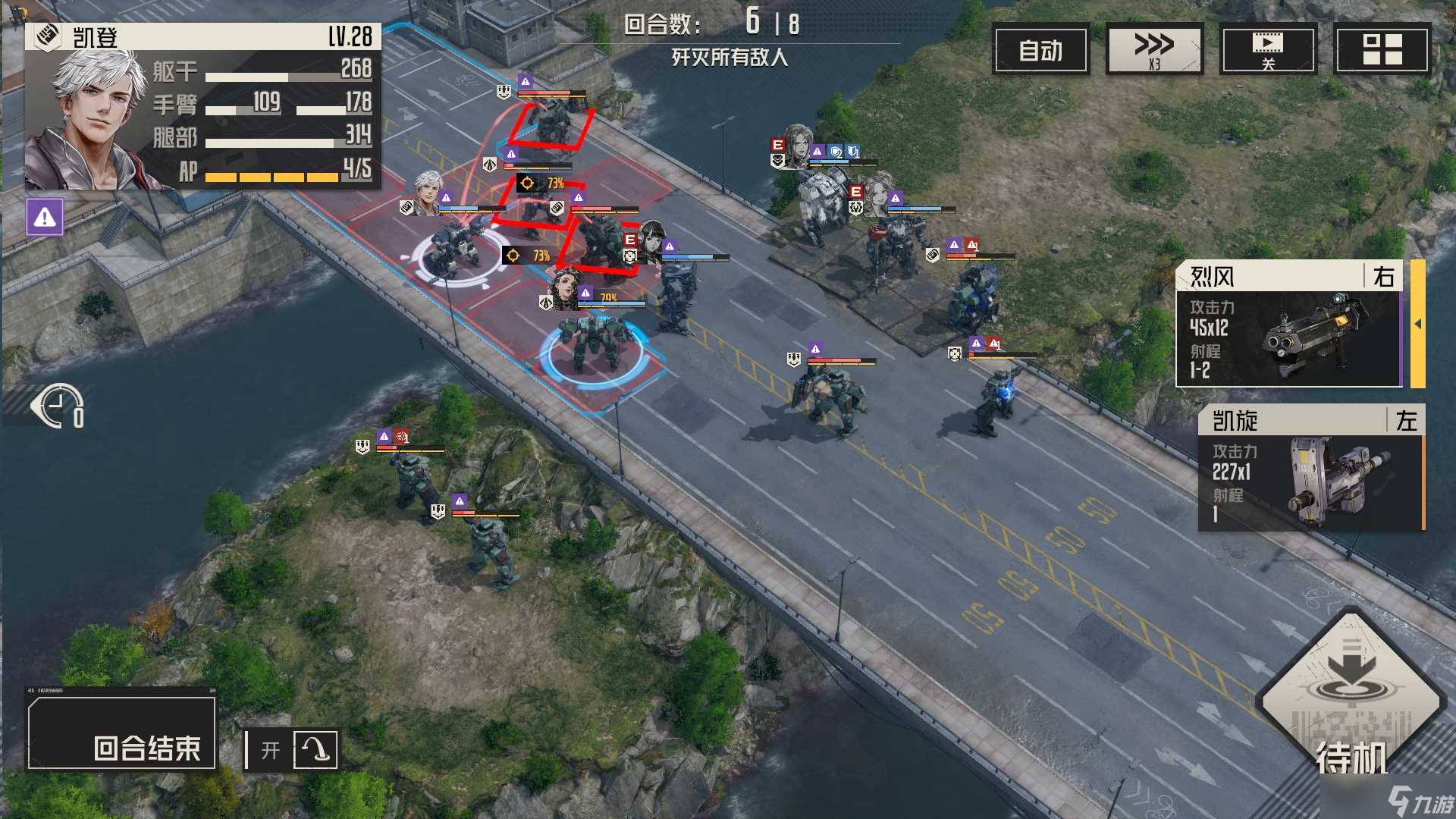Toggle battle animation off via the 关 switch
Screen dimensions: 1456x819
[x=1268, y=49]
